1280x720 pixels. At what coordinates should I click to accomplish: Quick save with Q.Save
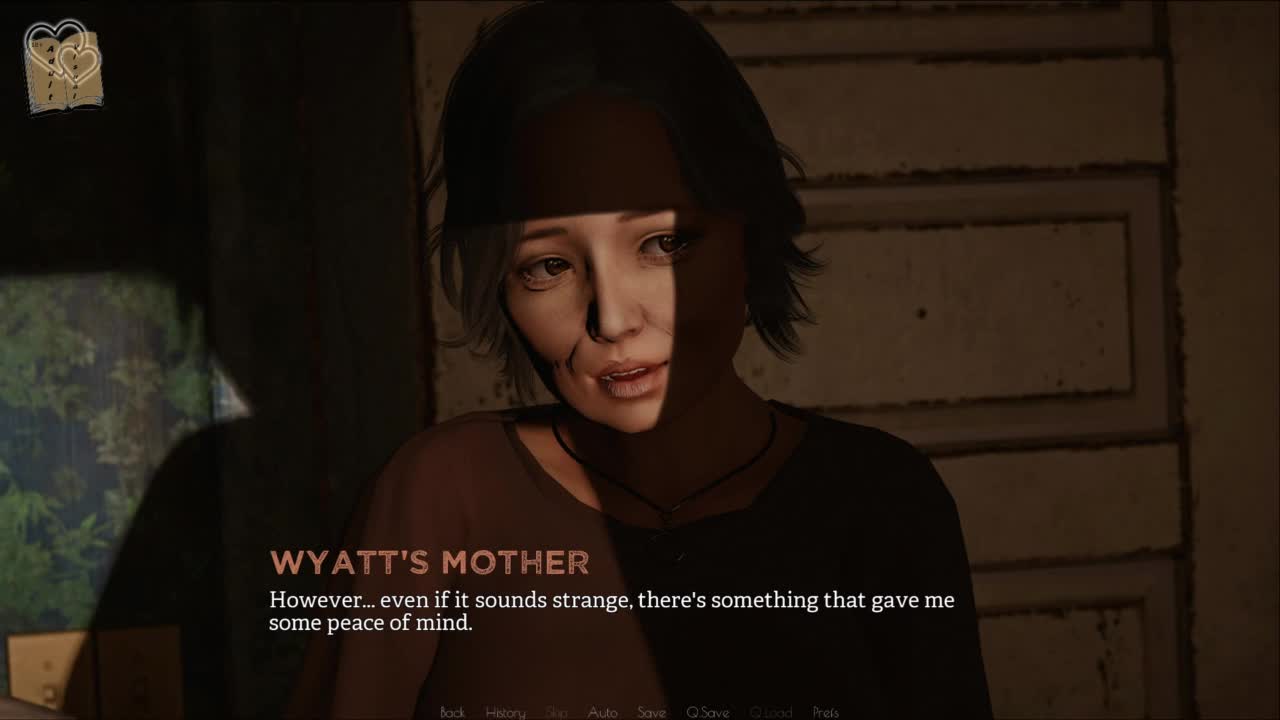pos(707,712)
